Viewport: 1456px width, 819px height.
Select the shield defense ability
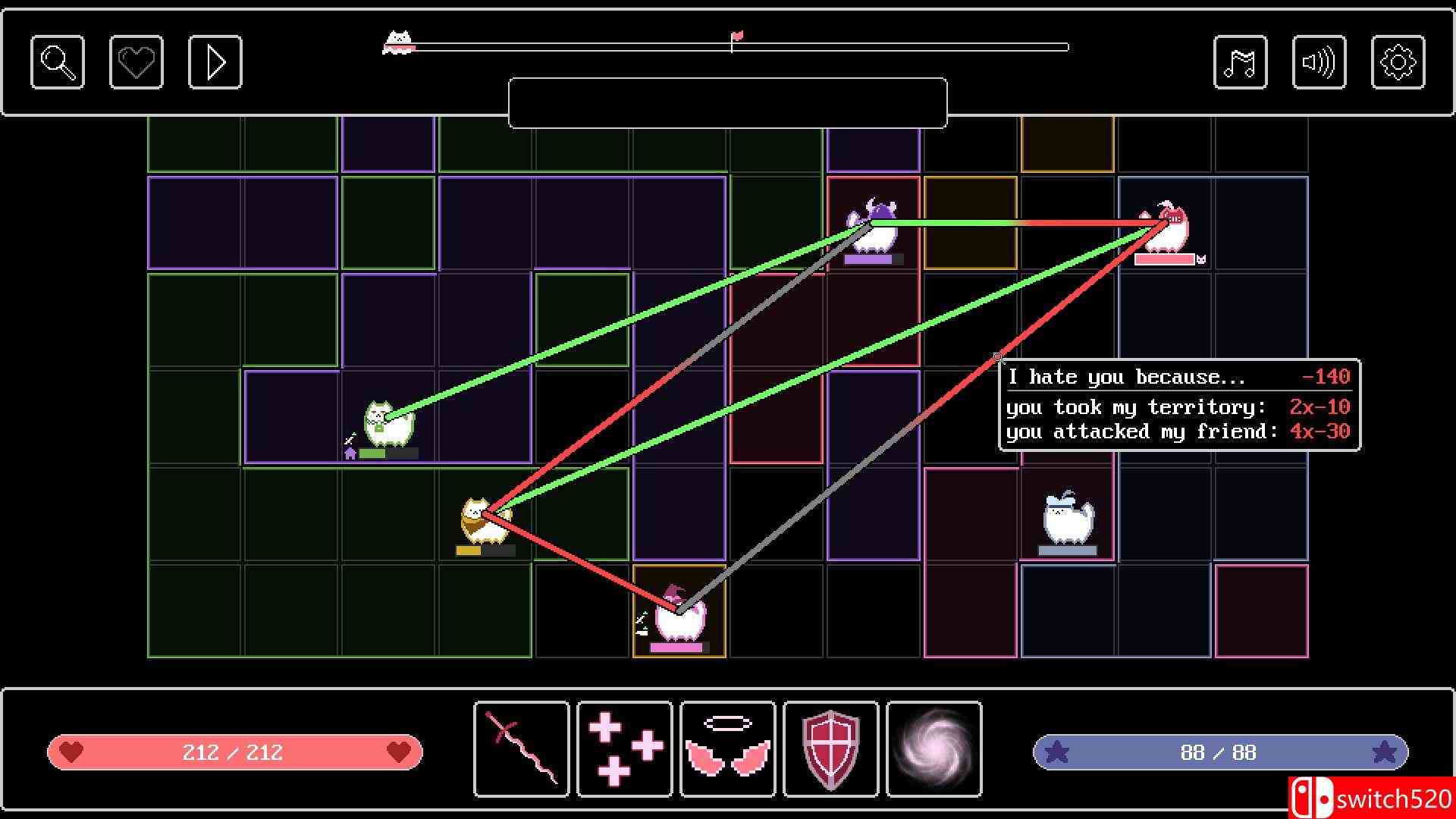pos(830,749)
